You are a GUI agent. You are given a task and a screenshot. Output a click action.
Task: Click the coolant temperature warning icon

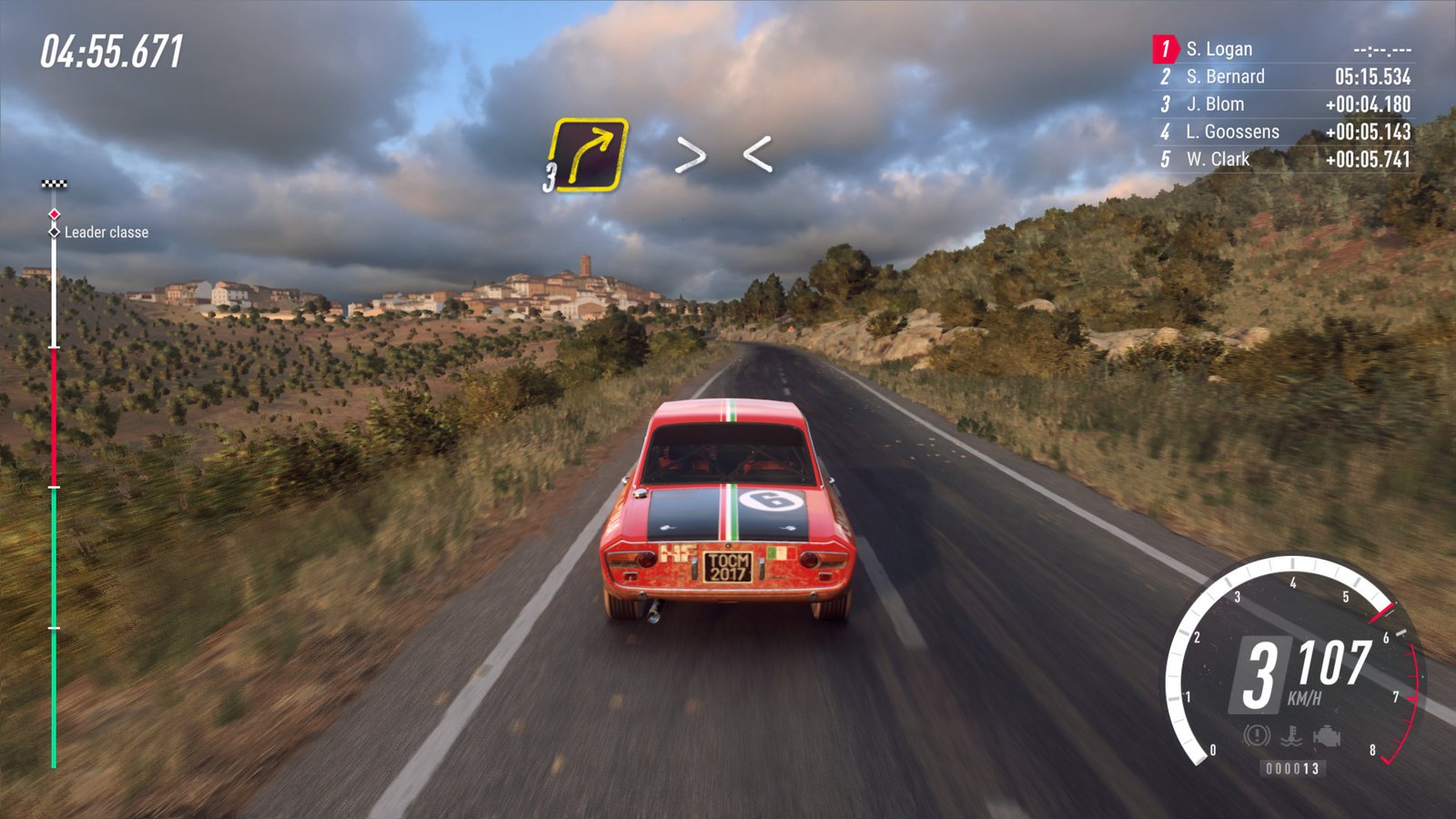(1291, 735)
